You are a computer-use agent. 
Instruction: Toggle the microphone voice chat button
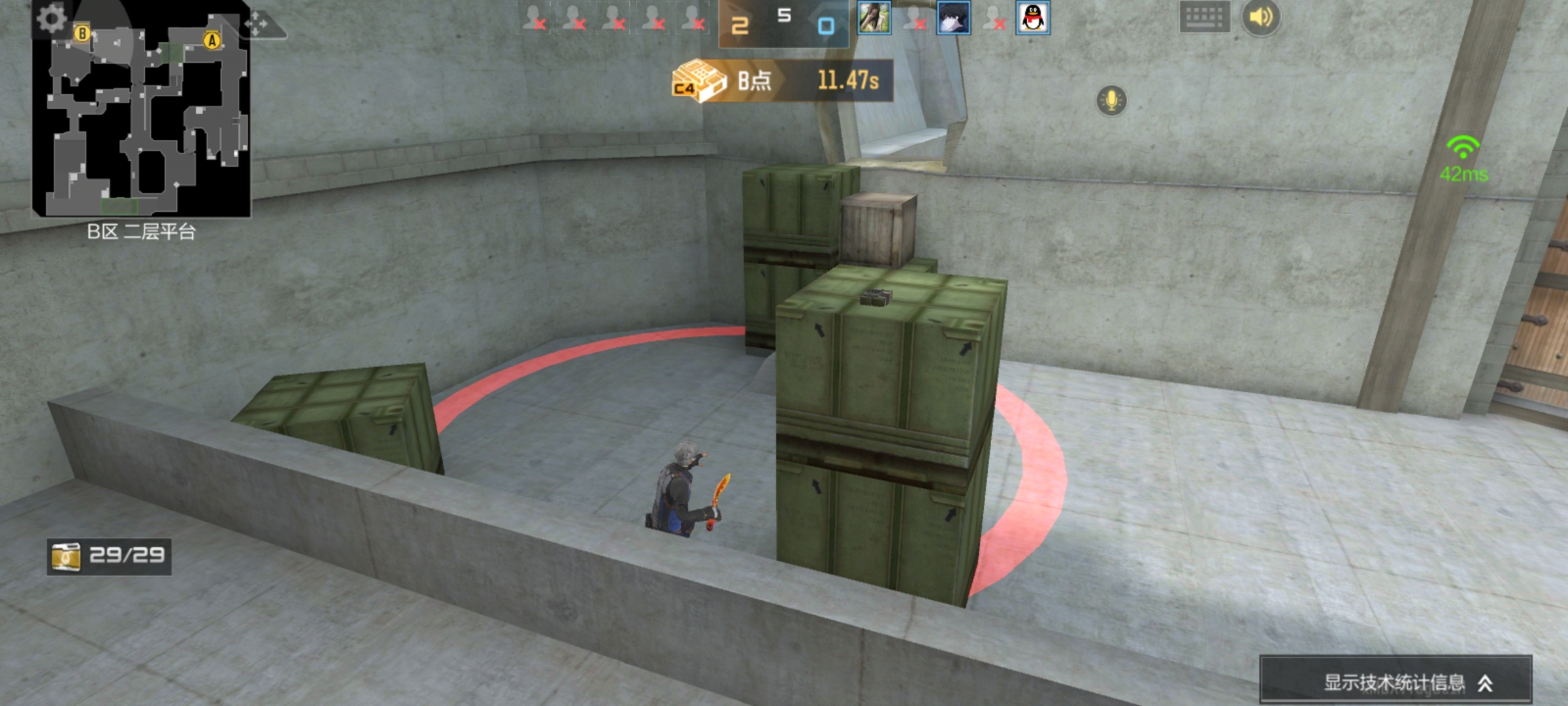pos(1111,101)
